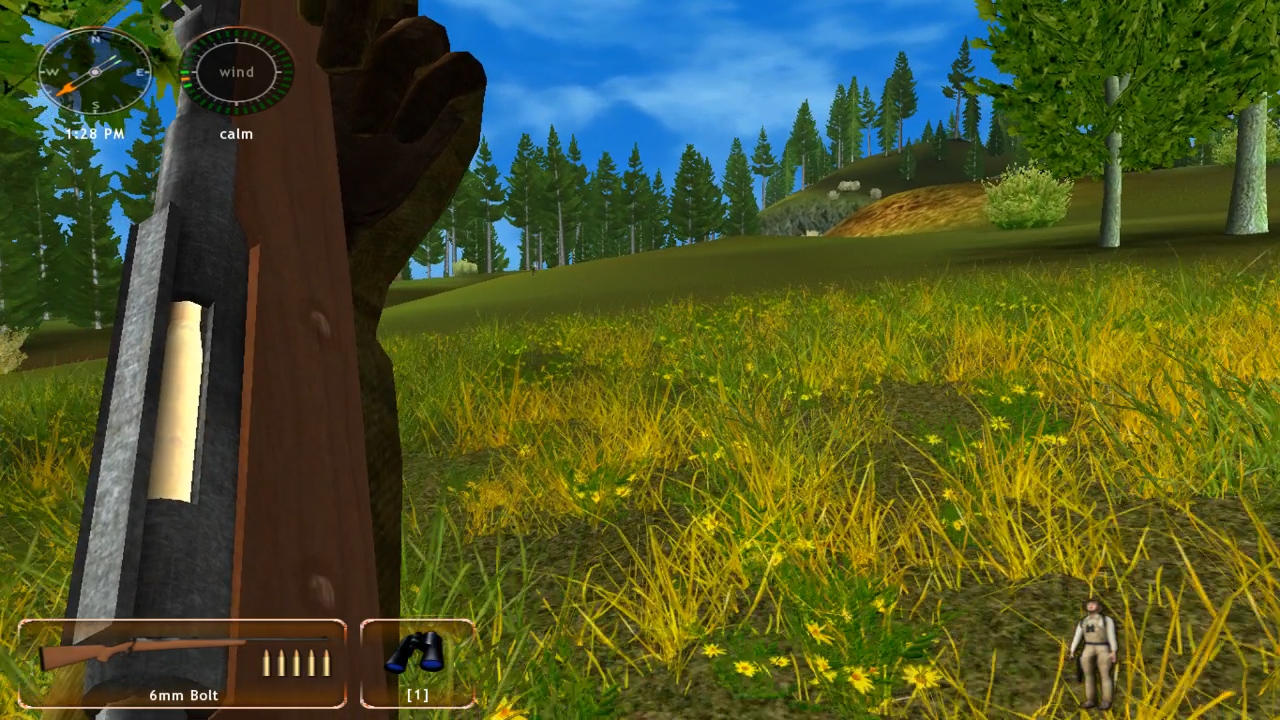Viewport: 1280px width, 720px height.
Task: Click the green wind strength segment
Action: 186,71
